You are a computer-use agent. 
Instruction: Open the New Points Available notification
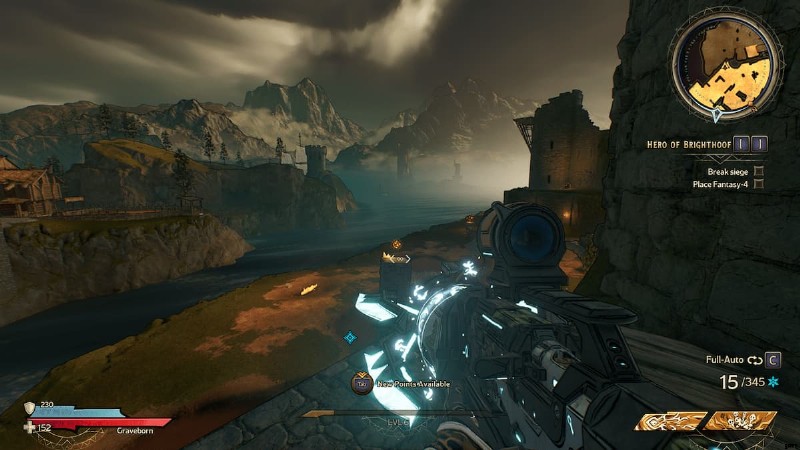tap(405, 383)
